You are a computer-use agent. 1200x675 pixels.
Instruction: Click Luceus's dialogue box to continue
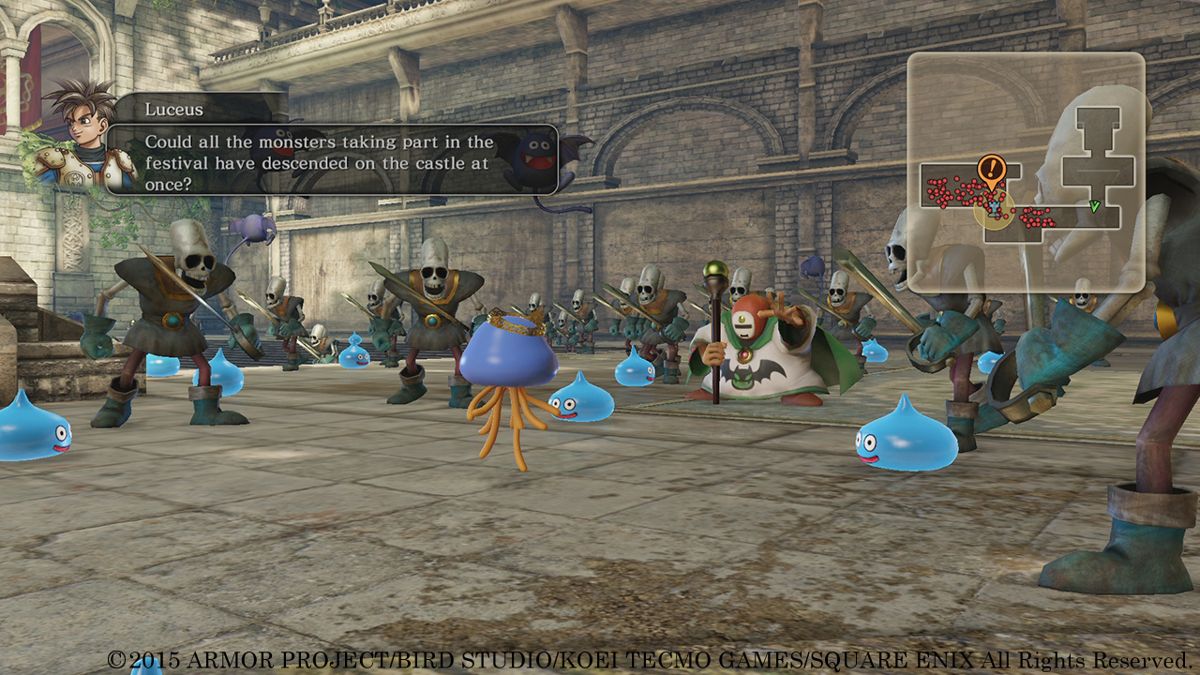pyautogui.click(x=330, y=159)
